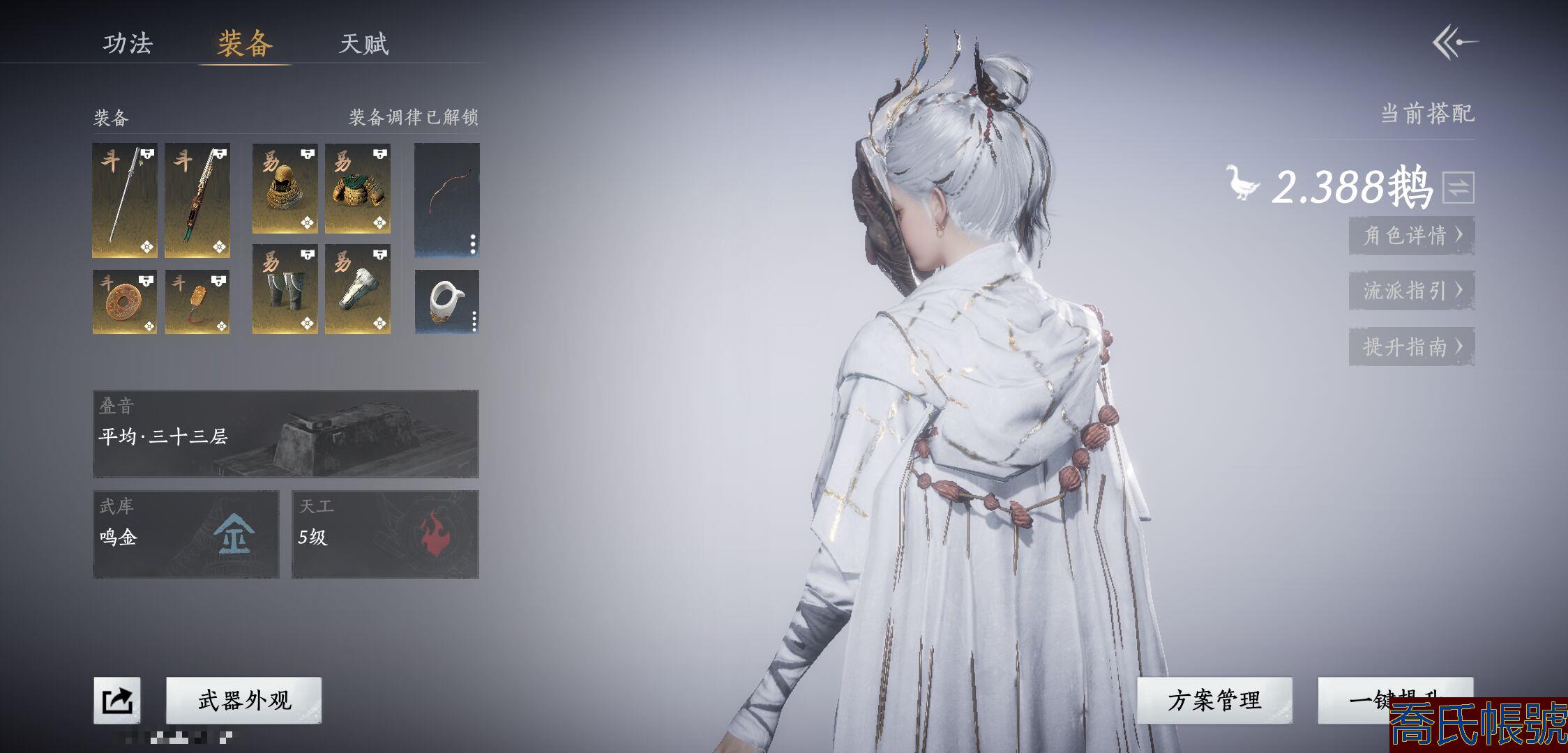Open the 叠音 panel

click(286, 434)
